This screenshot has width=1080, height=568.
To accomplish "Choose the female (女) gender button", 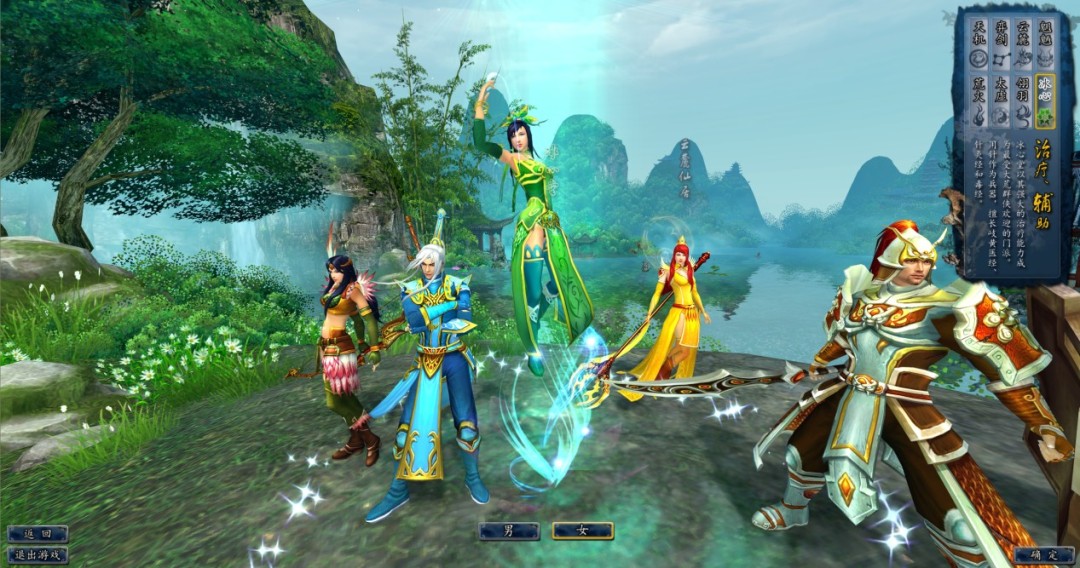I will [582, 532].
